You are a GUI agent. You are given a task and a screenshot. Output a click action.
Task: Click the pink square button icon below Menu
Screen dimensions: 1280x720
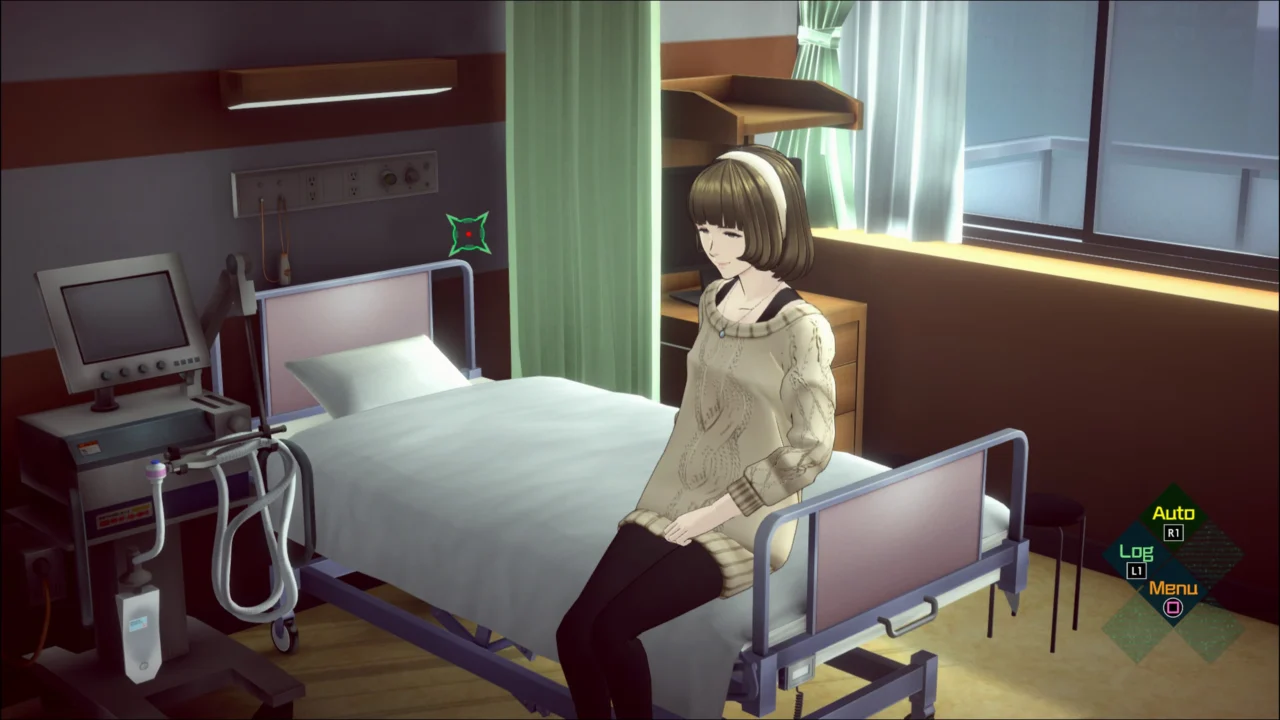tap(1172, 607)
